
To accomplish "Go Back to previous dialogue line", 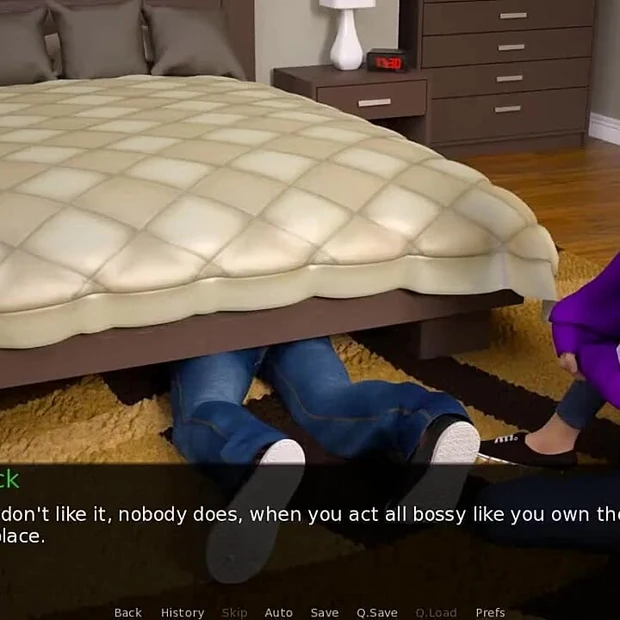I will 128,612.
